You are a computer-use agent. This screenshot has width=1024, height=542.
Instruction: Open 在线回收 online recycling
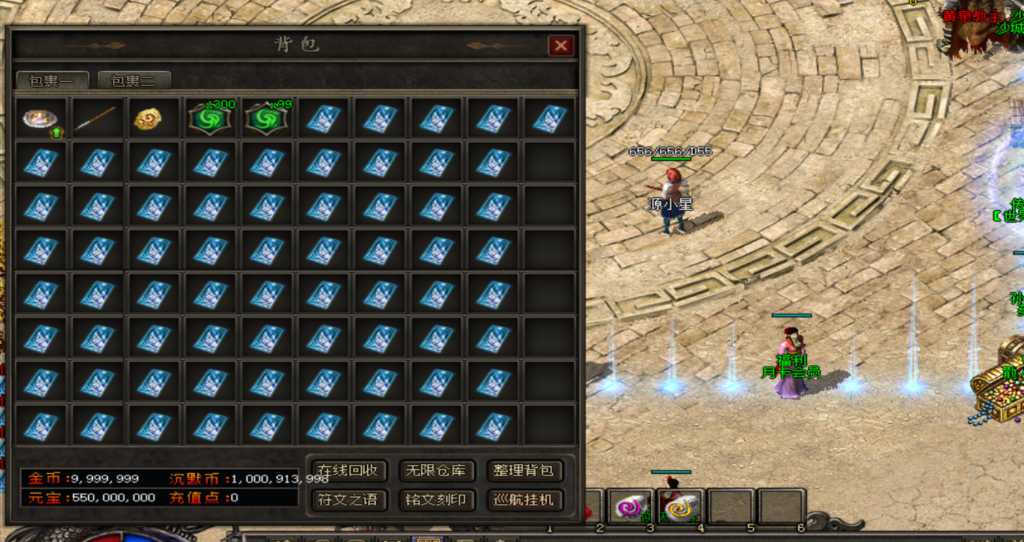pos(347,470)
